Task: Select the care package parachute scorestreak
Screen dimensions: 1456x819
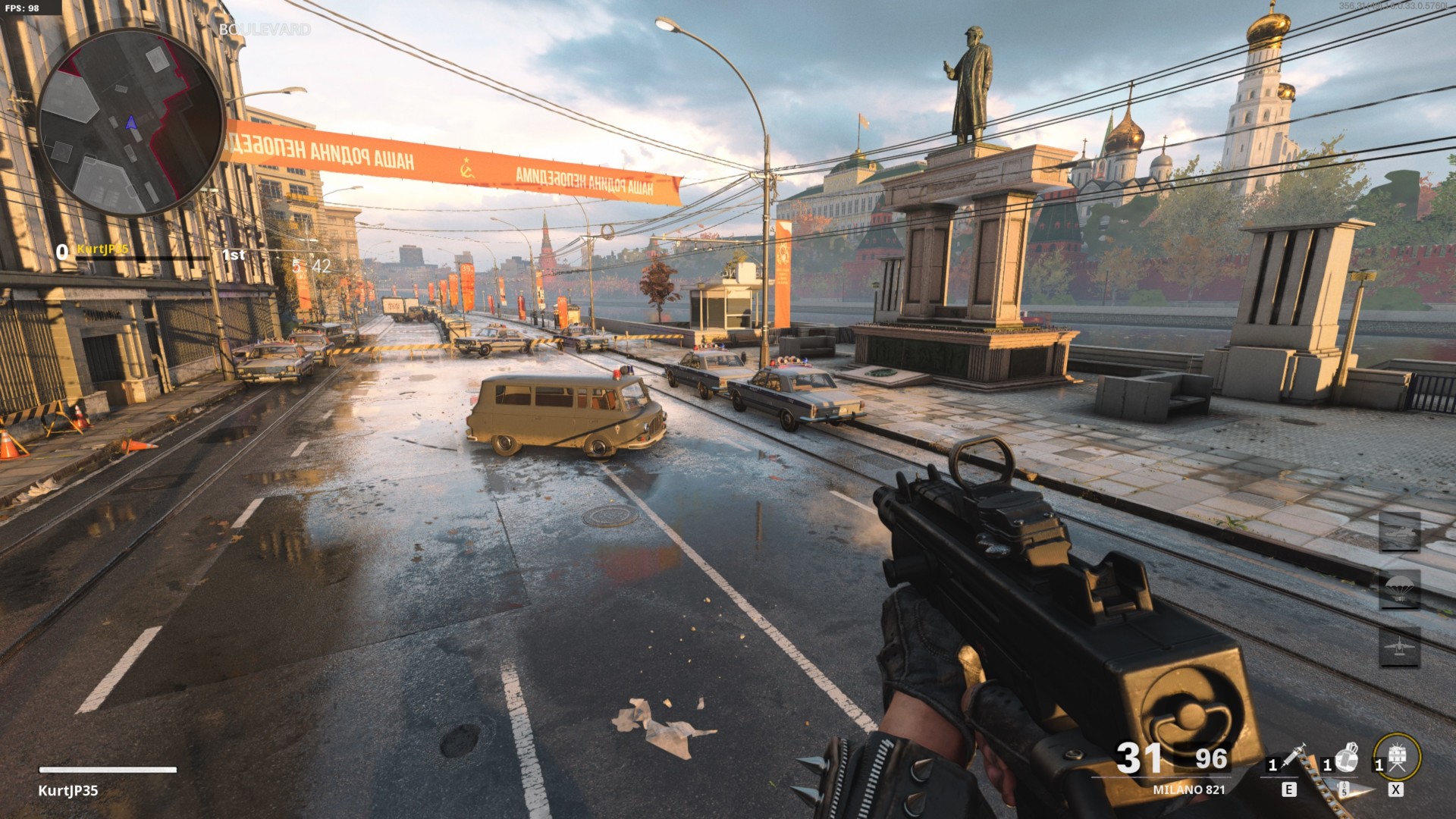Action: (x=1399, y=589)
